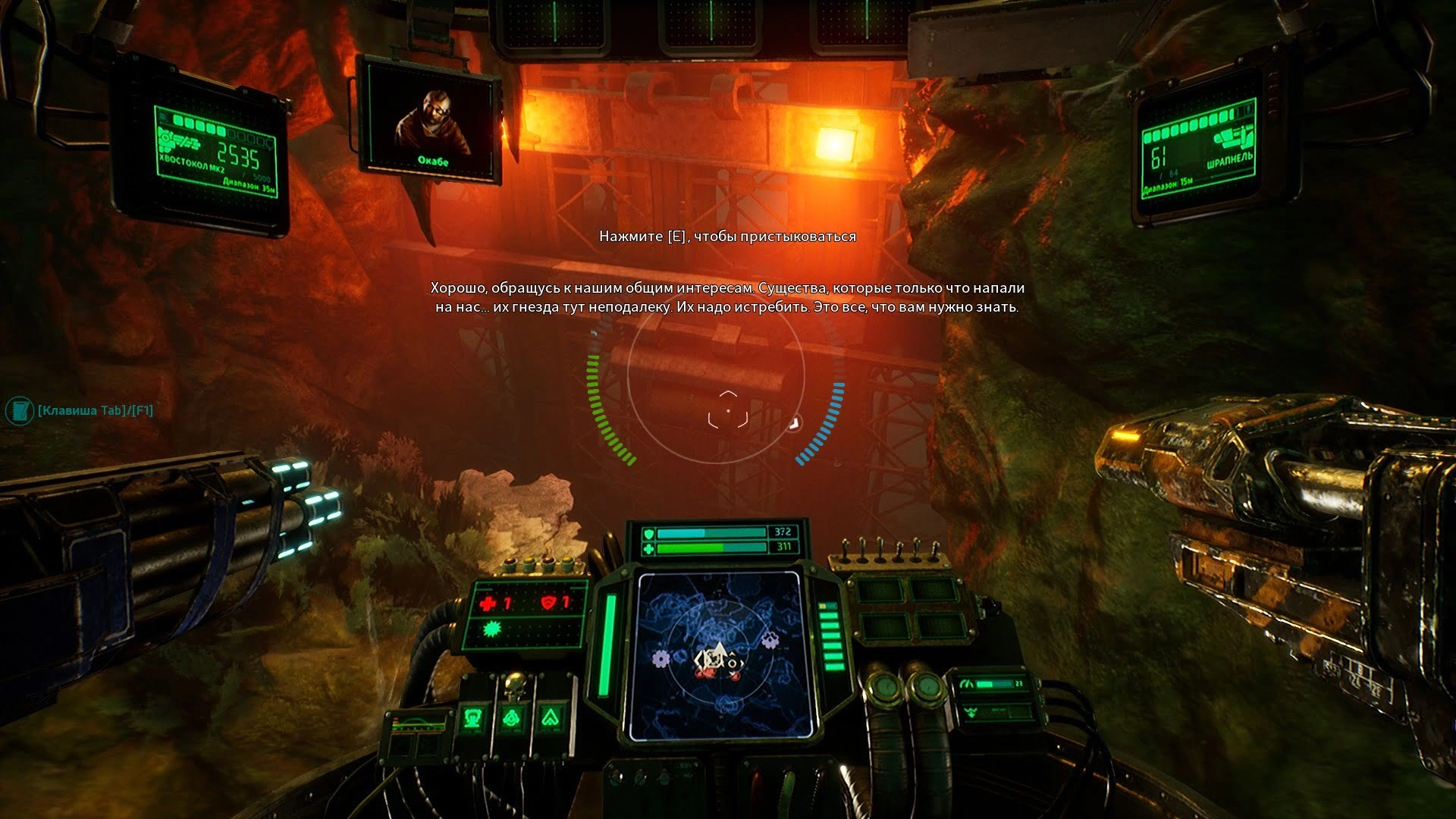
Task: Click the right purple gear marker on radar
Action: (770, 639)
